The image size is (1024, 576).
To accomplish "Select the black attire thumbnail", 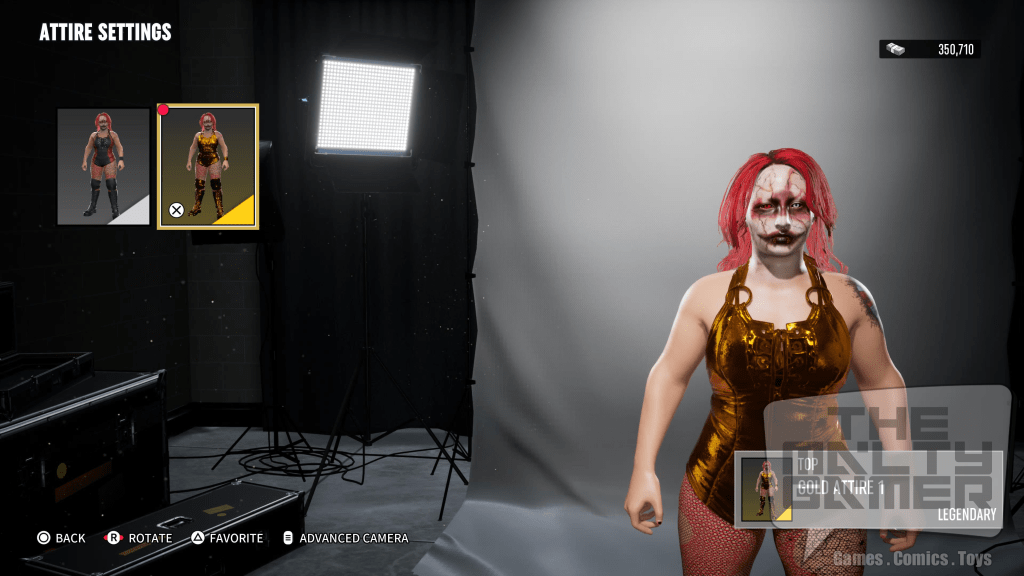I will tap(103, 166).
